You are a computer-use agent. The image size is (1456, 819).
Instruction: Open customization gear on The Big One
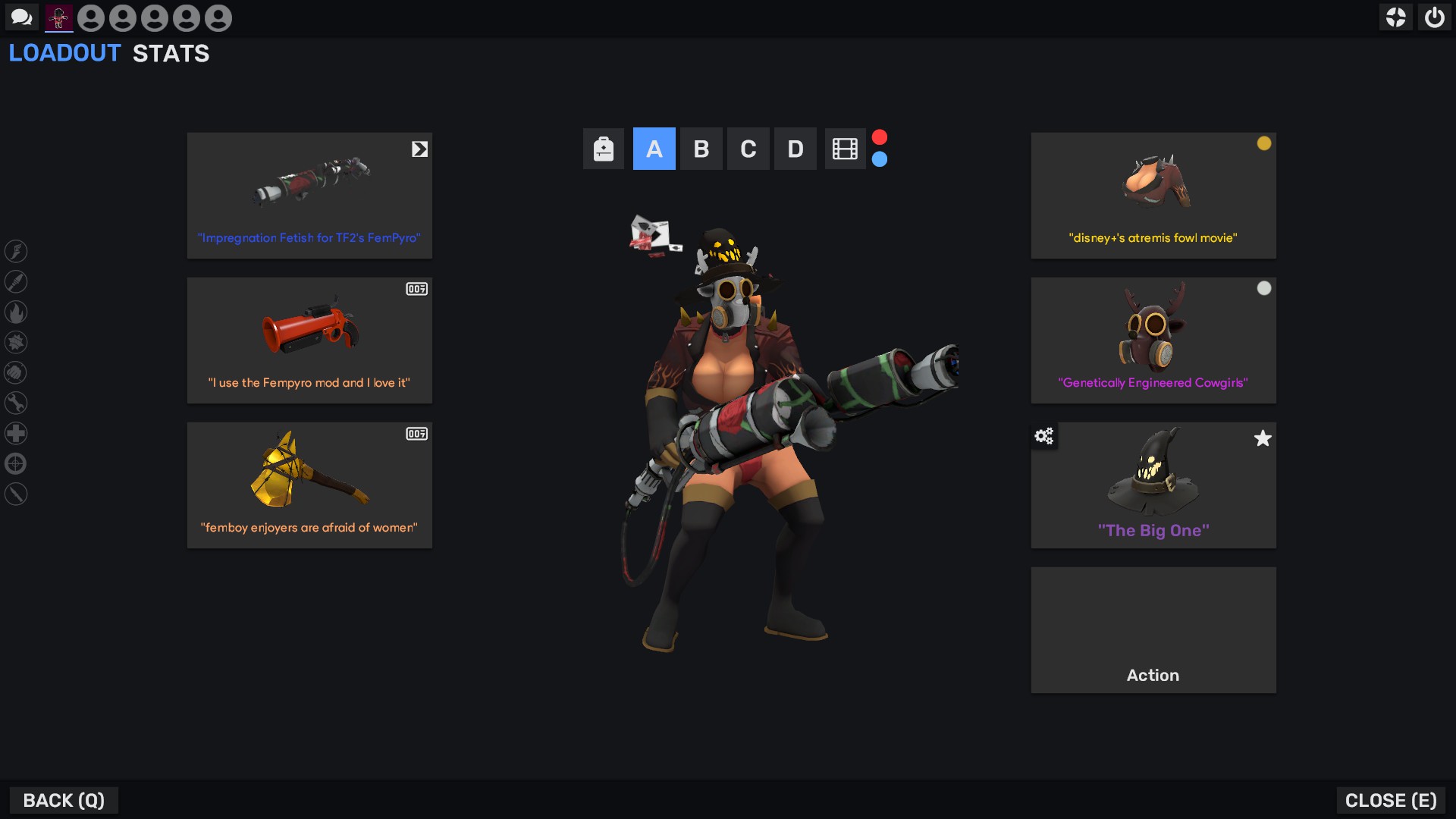coord(1044,437)
